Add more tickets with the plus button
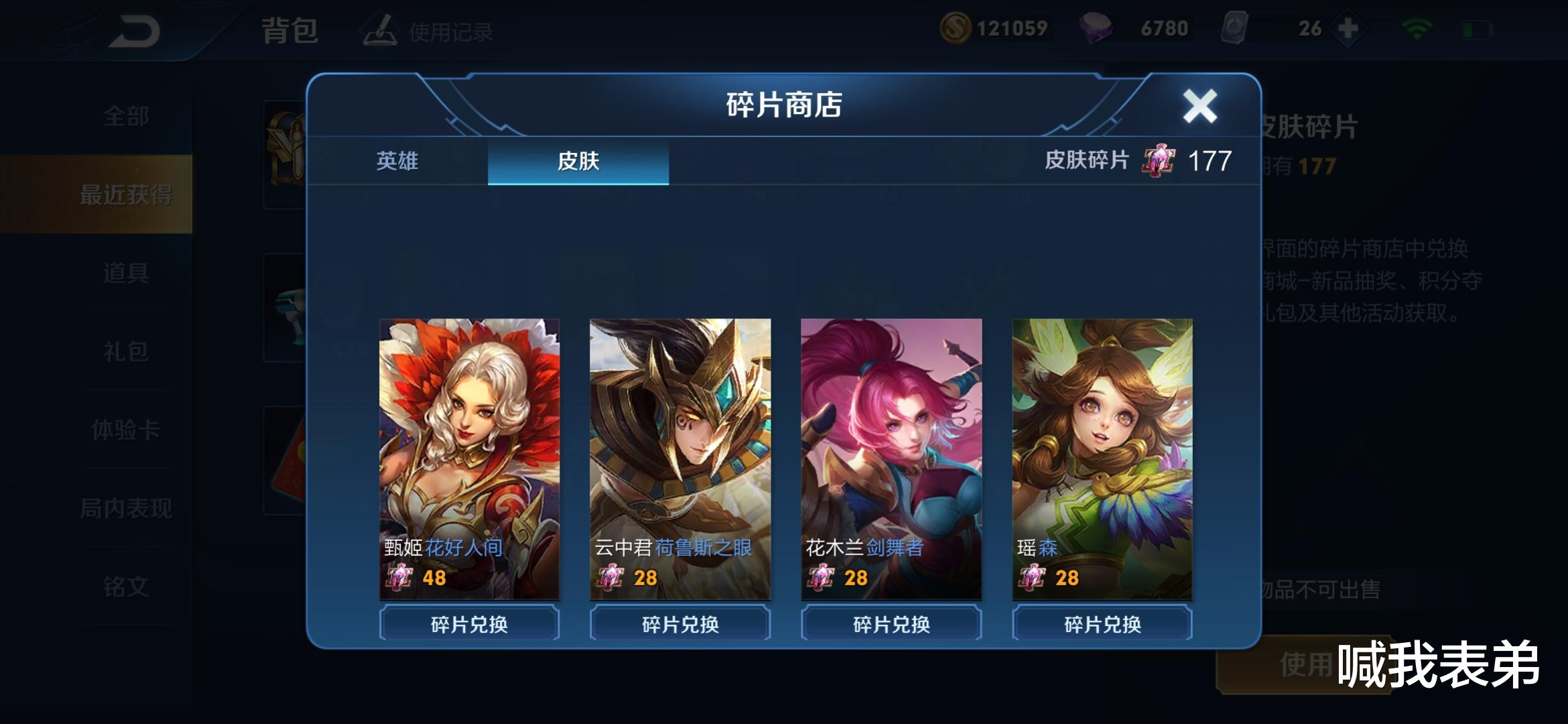The image size is (1568, 724). (x=1348, y=29)
